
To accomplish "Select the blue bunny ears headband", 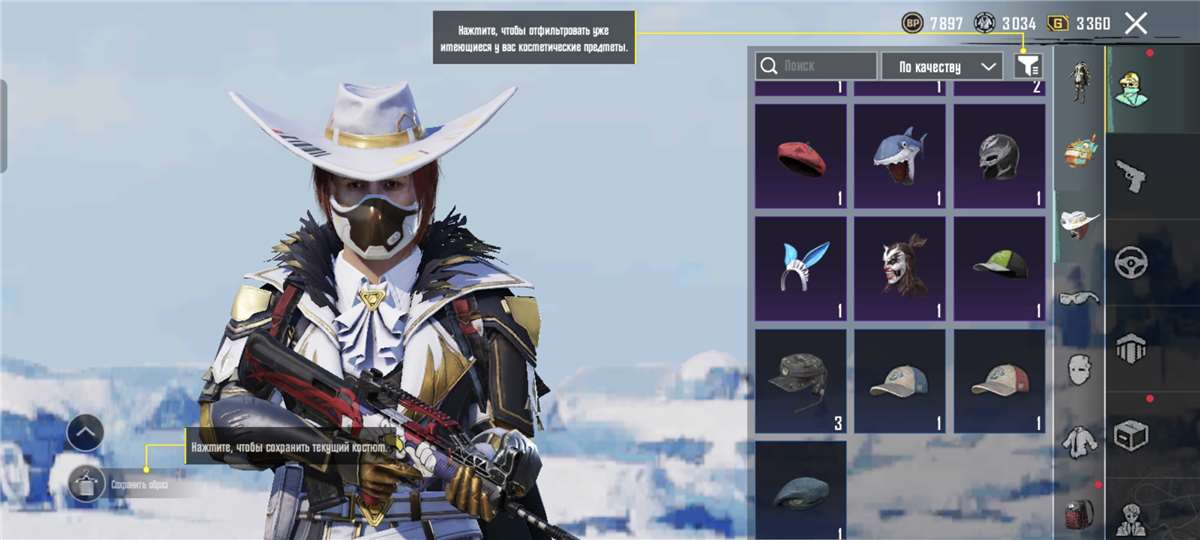I will [801, 266].
